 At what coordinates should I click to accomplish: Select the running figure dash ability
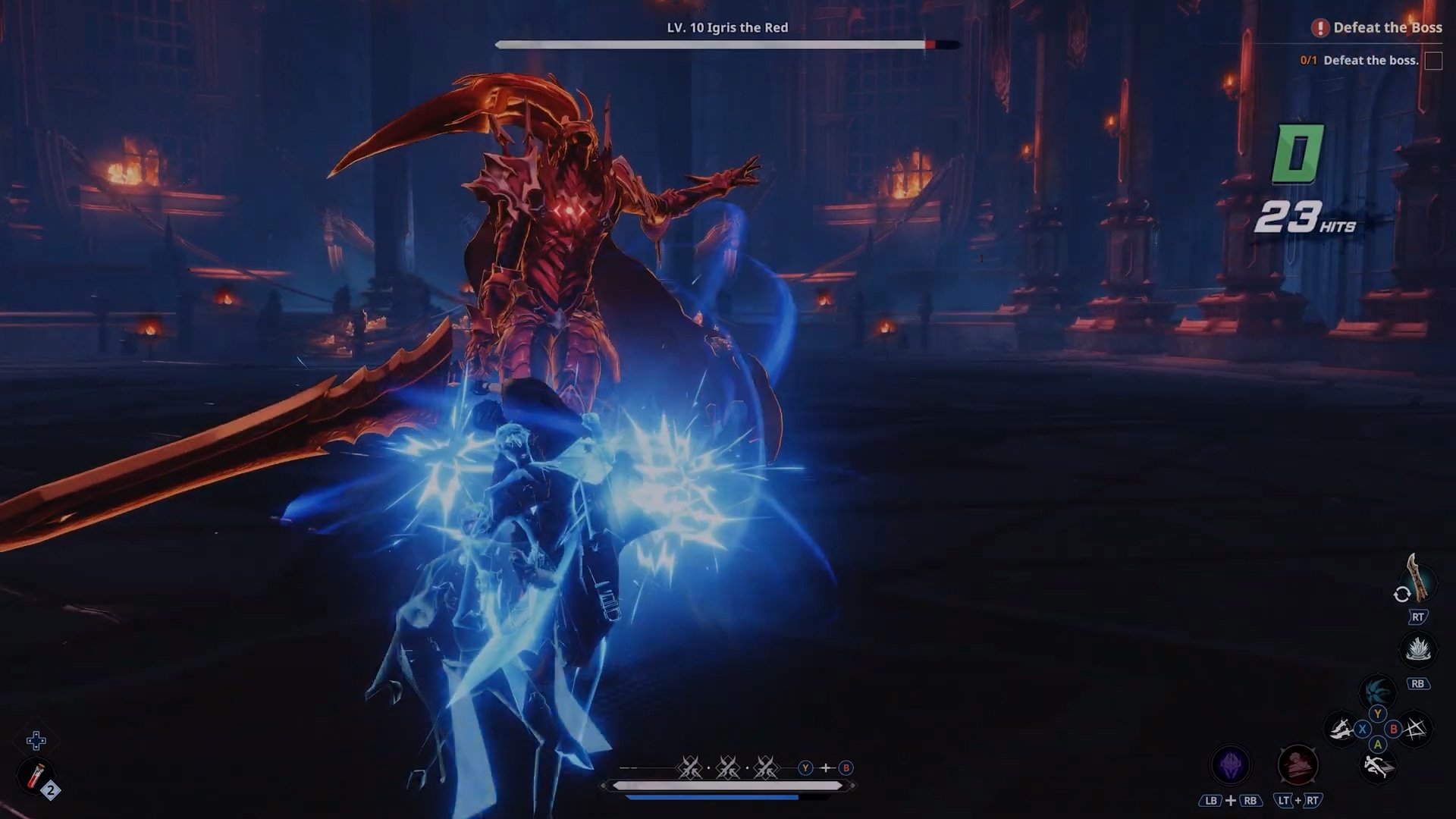click(1377, 766)
